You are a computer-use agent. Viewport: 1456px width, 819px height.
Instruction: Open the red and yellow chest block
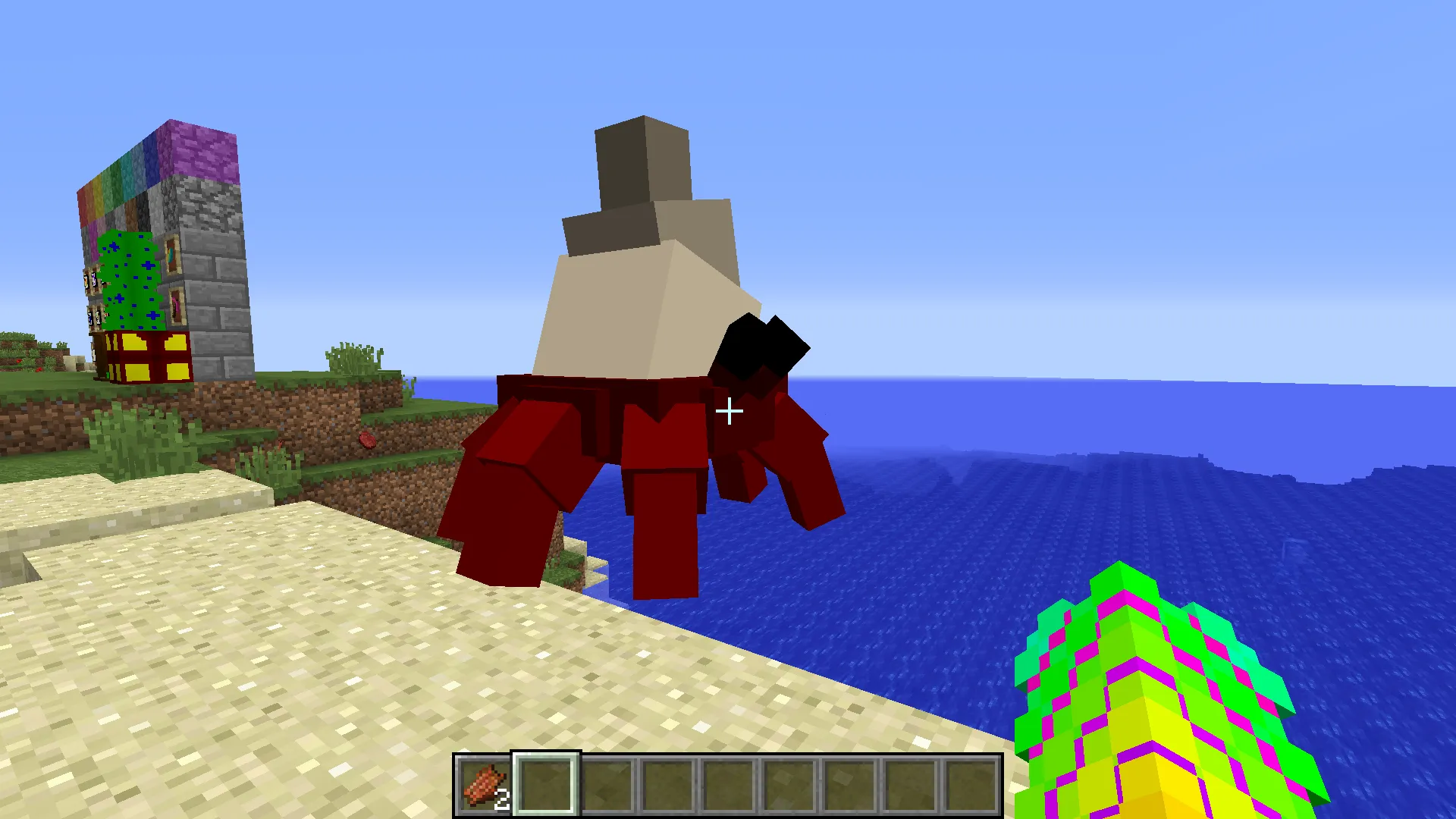click(148, 356)
